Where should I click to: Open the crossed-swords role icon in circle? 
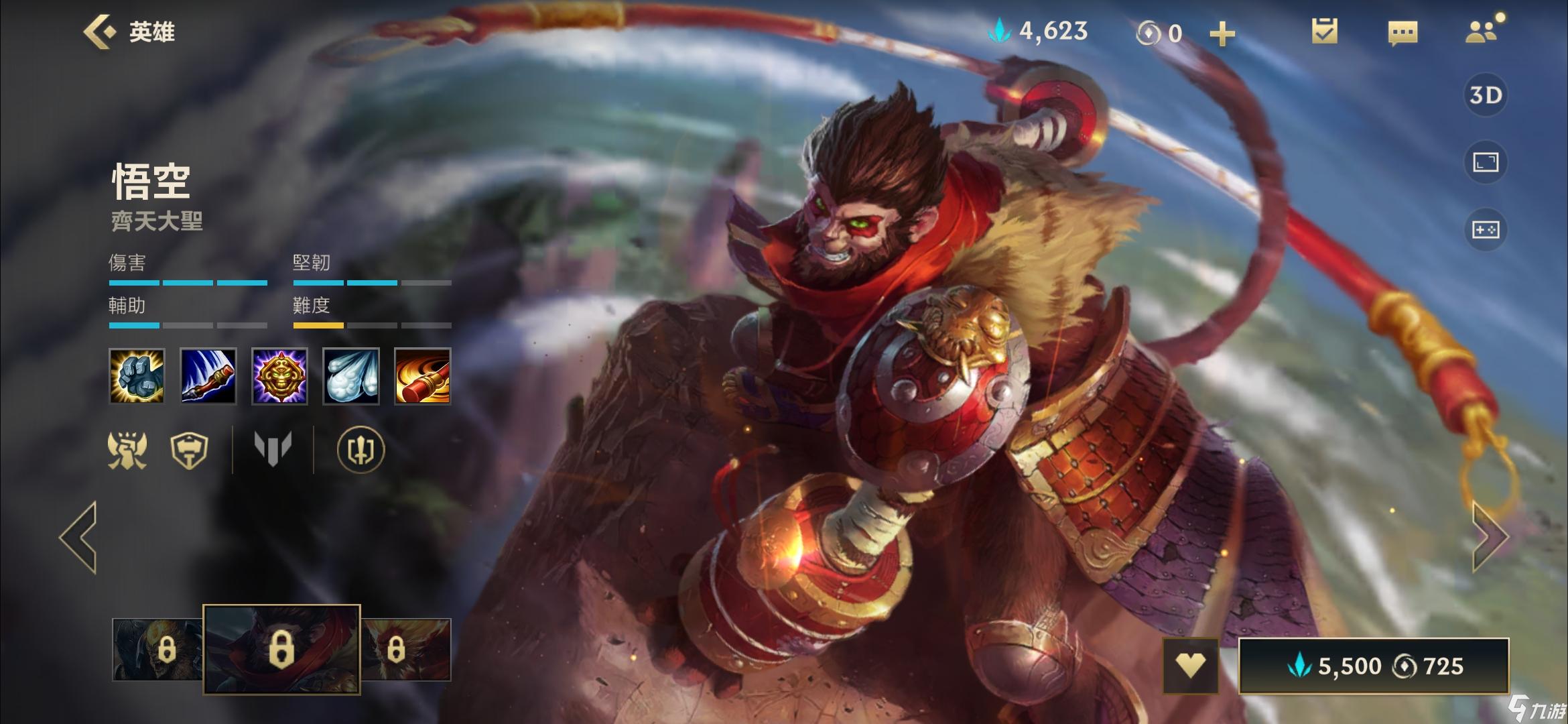[361, 449]
